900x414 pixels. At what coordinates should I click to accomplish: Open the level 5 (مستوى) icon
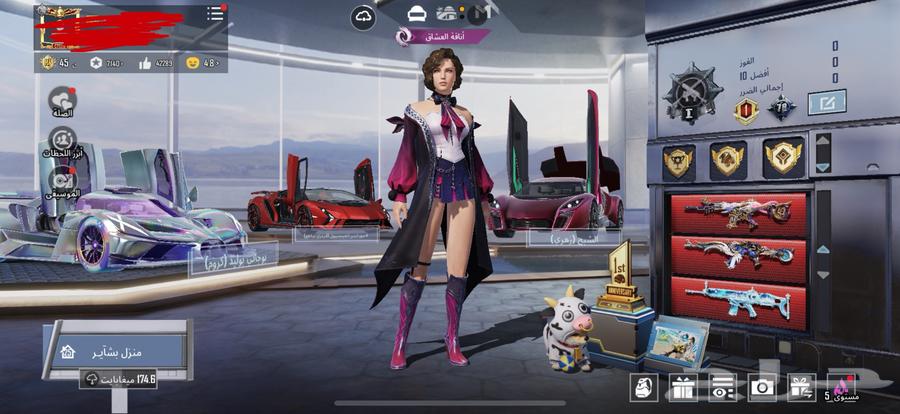(840, 387)
